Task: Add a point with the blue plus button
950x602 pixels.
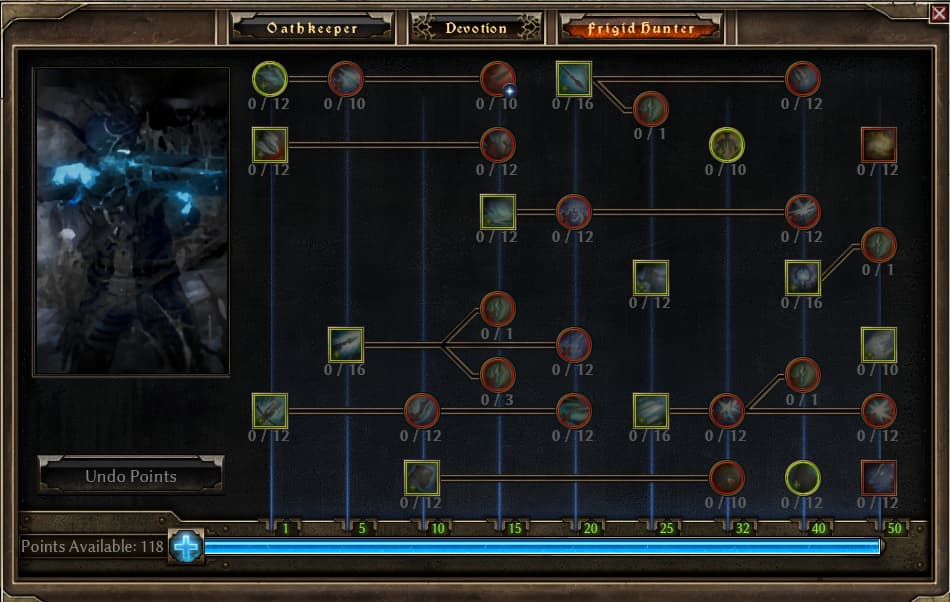Action: click(186, 546)
